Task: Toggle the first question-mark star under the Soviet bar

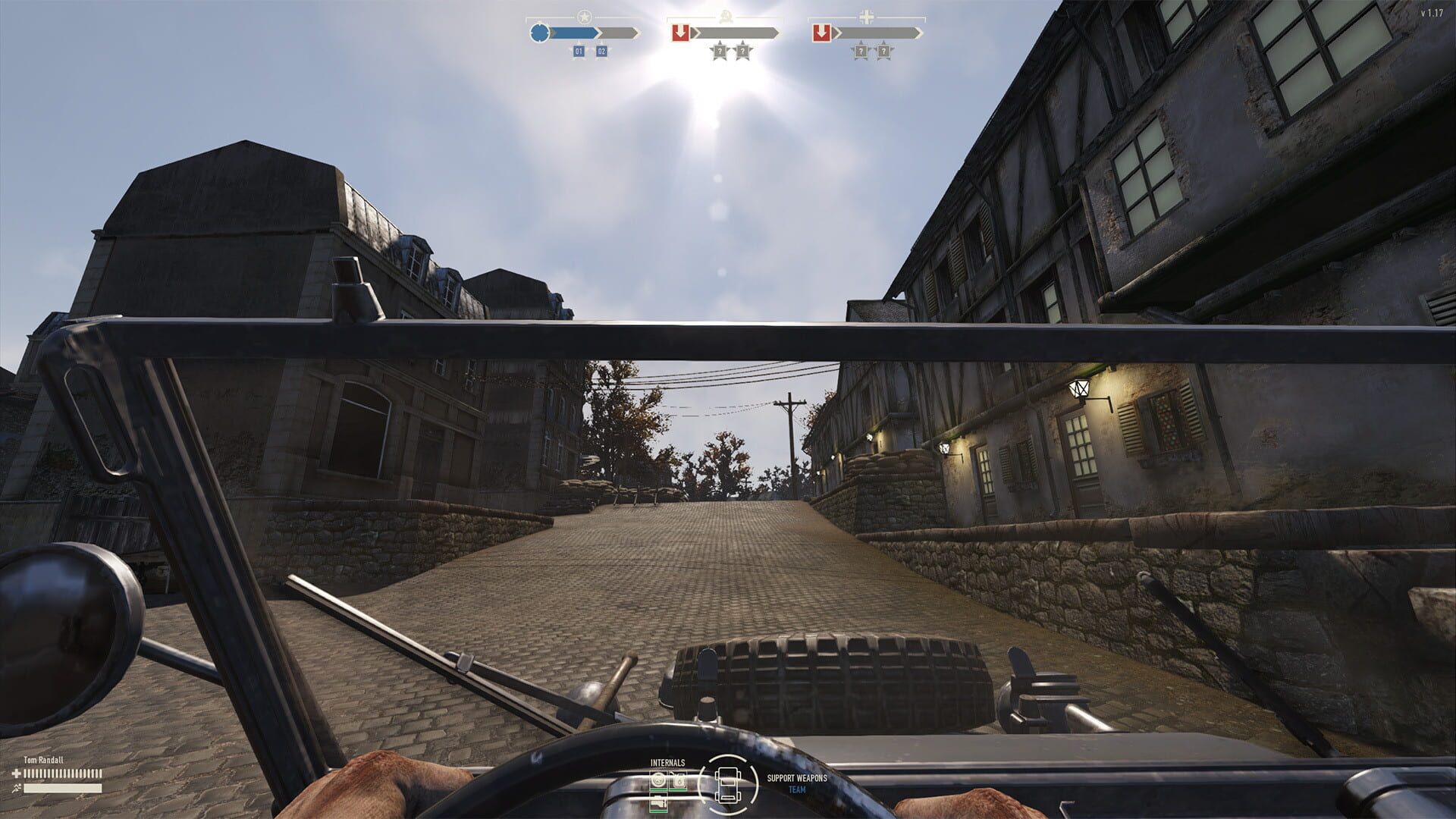Action: pos(720,51)
